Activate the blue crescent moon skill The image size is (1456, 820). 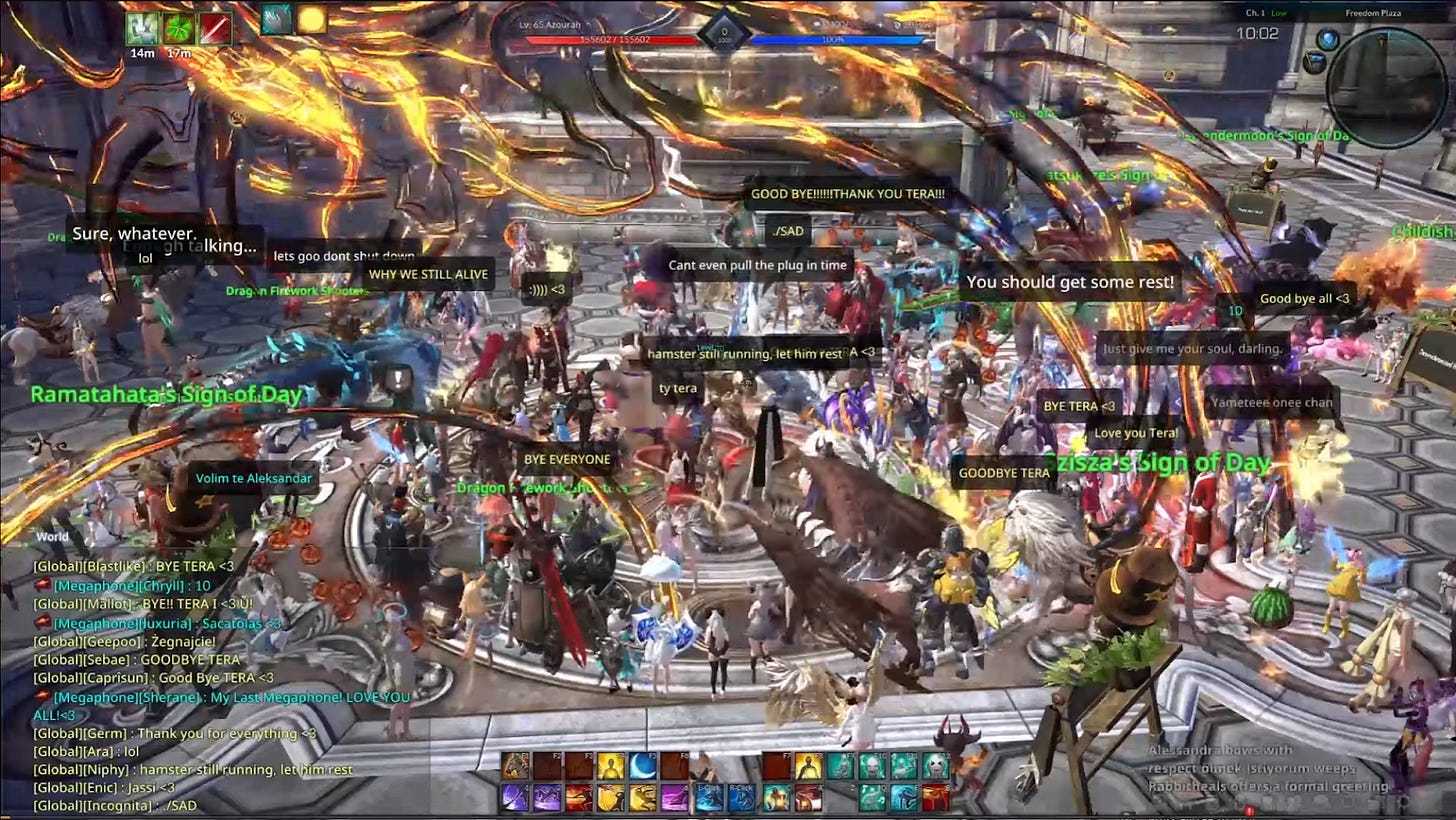[x=642, y=766]
